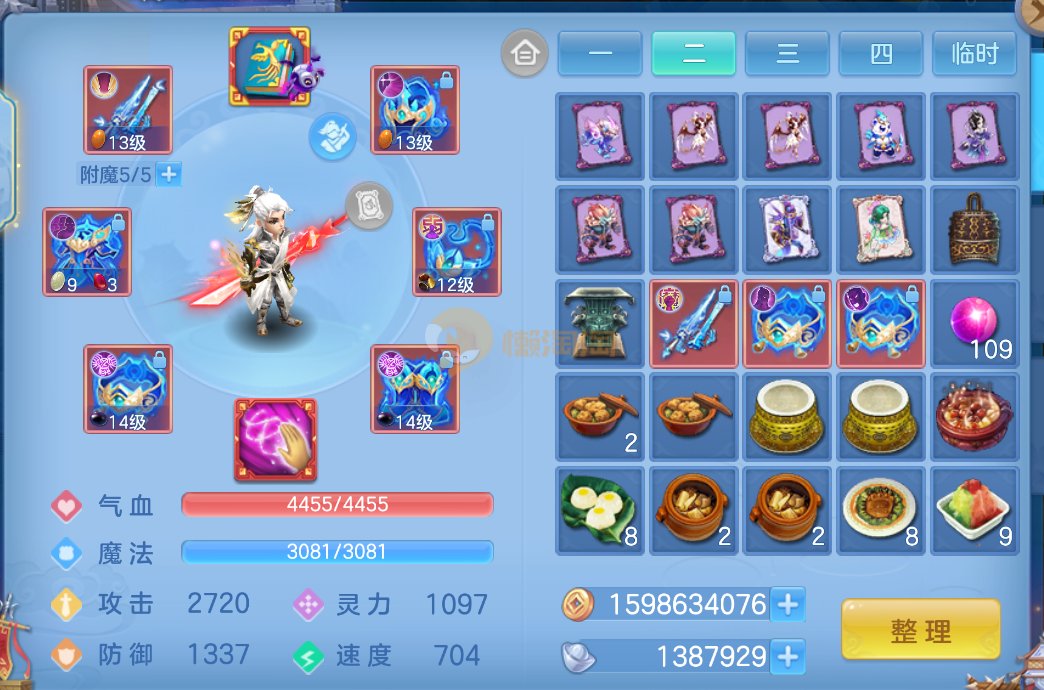Click the 整理 sort button
The height and width of the screenshot is (690, 1044).
point(920,630)
